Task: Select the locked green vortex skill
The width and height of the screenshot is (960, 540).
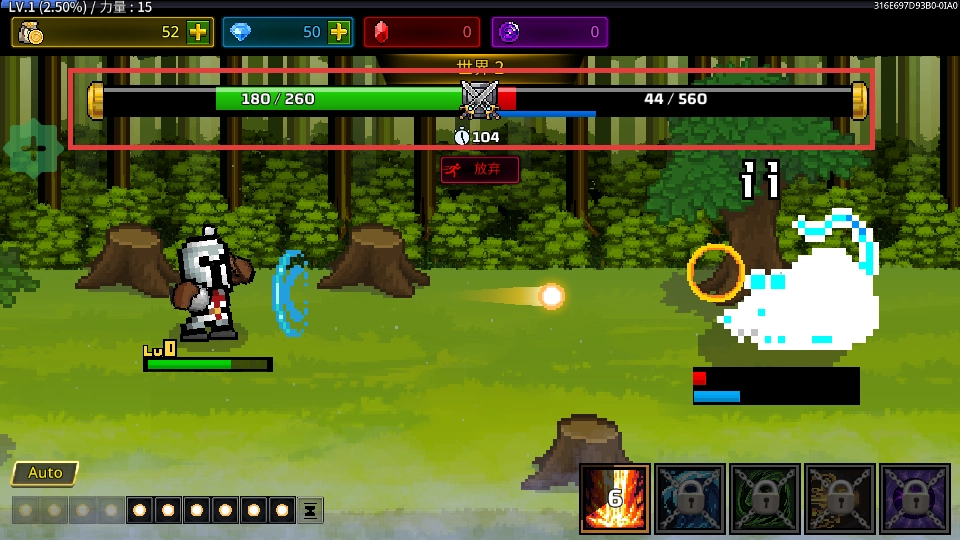Action: click(x=765, y=498)
